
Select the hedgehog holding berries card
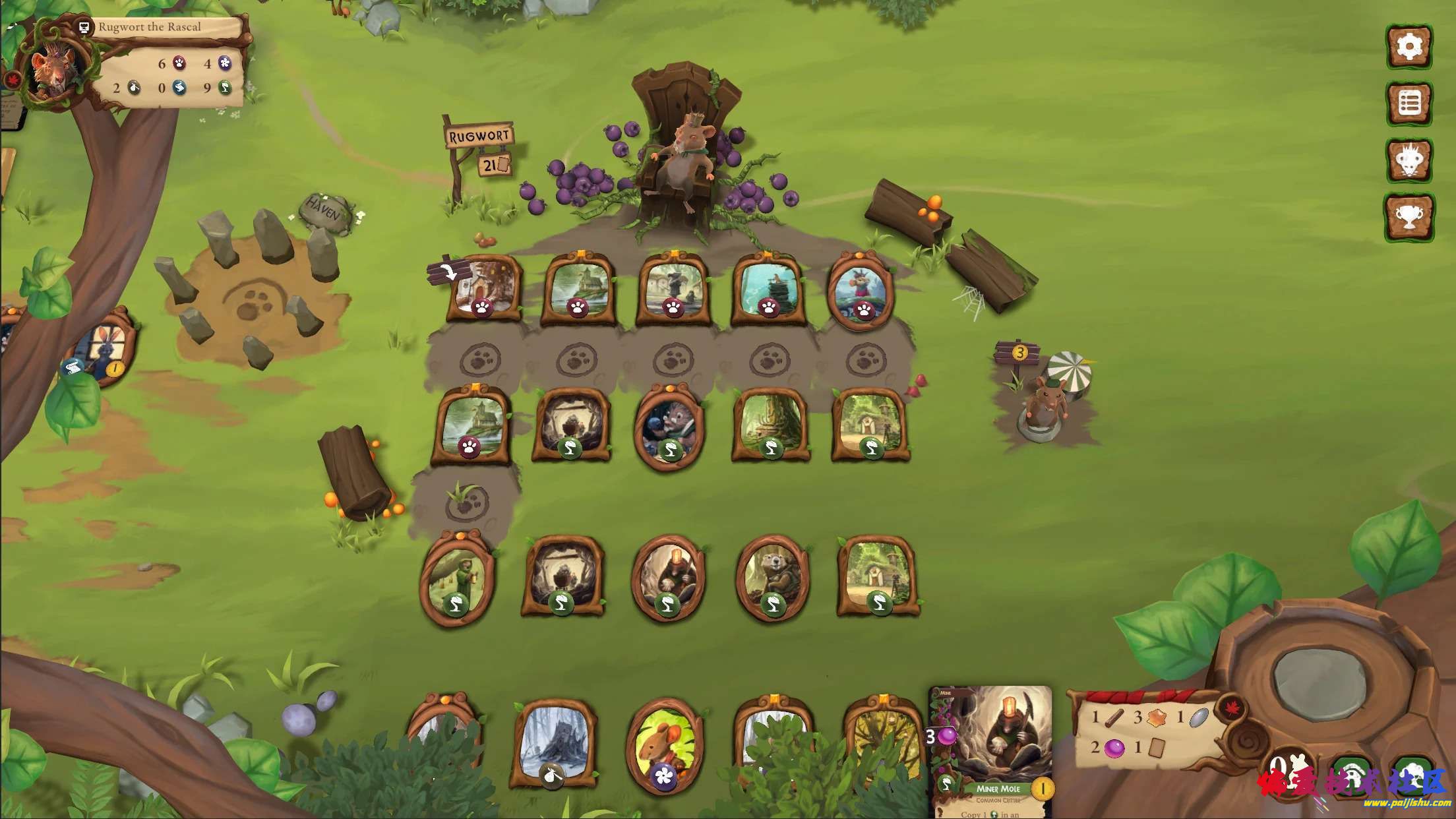pos(669,426)
